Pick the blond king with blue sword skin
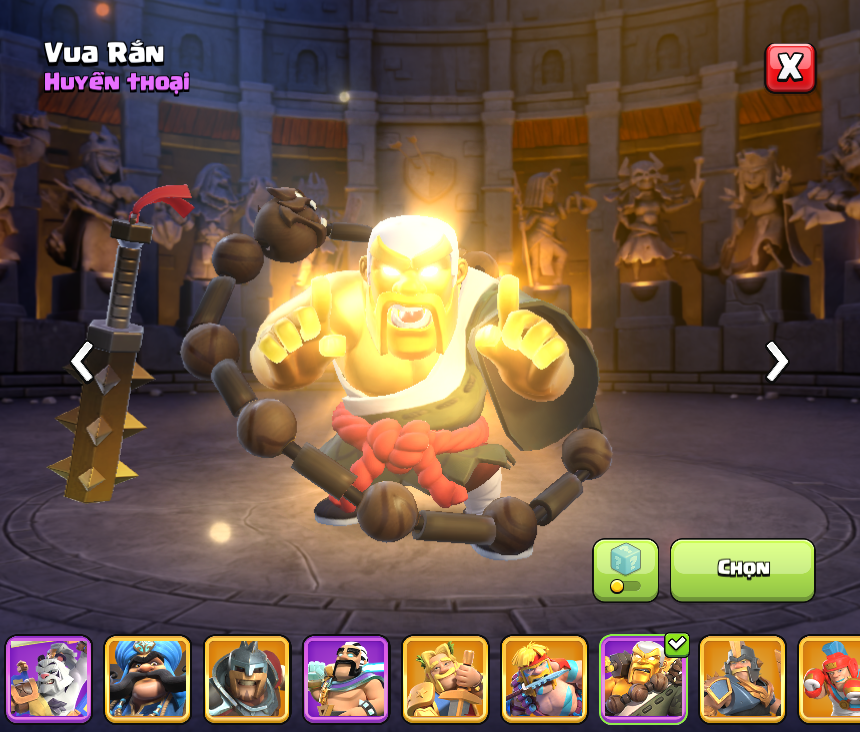860x732 pixels. 543,679
